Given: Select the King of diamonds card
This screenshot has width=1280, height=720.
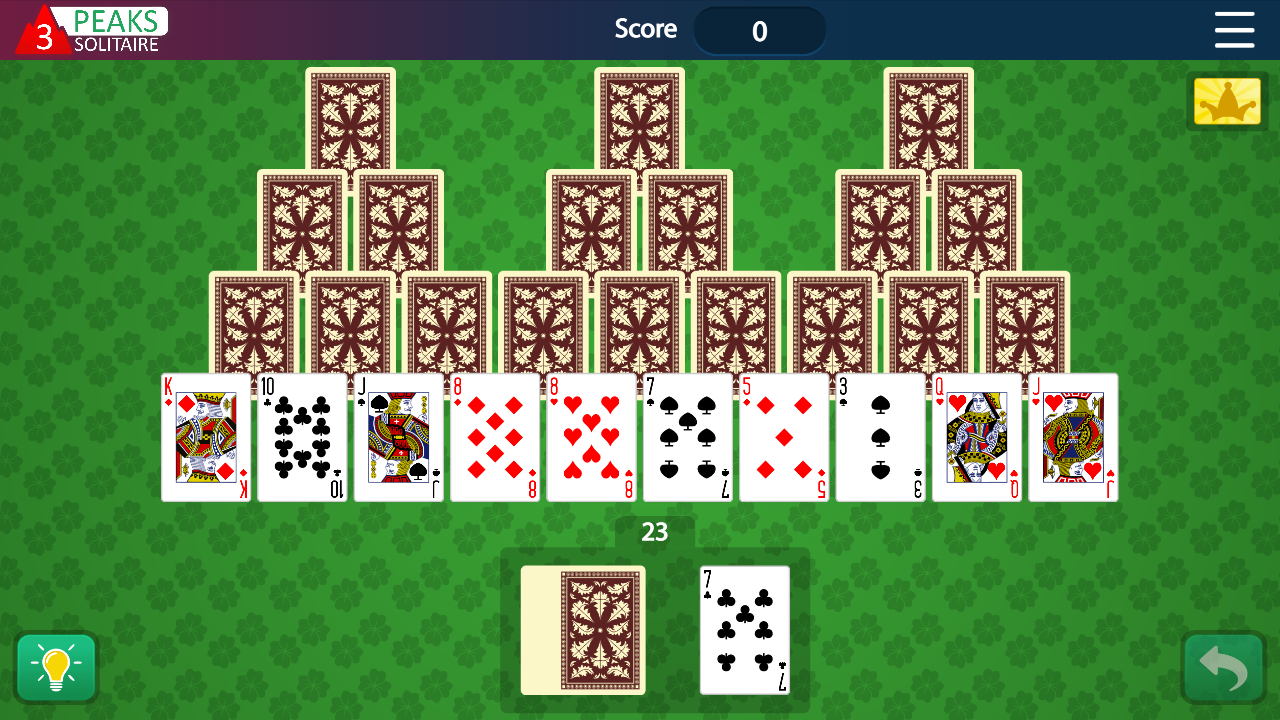Looking at the screenshot, I should click(x=206, y=437).
